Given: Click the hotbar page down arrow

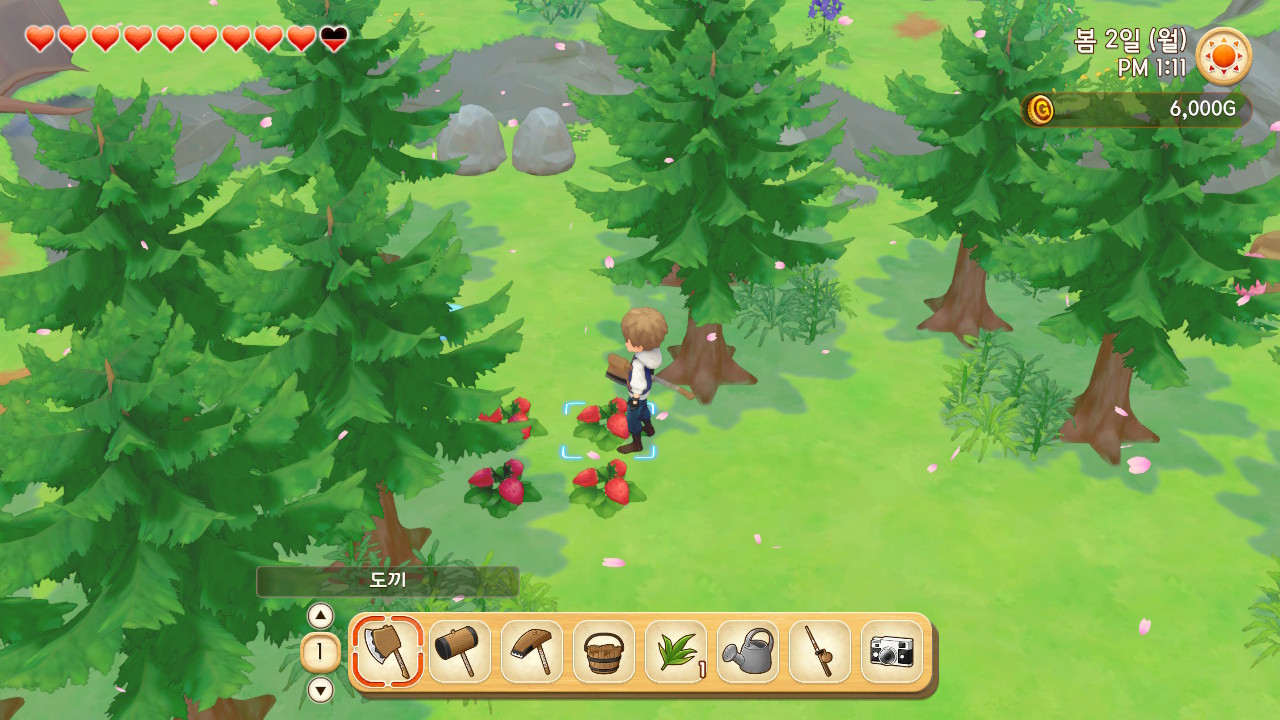Looking at the screenshot, I should point(320,690).
